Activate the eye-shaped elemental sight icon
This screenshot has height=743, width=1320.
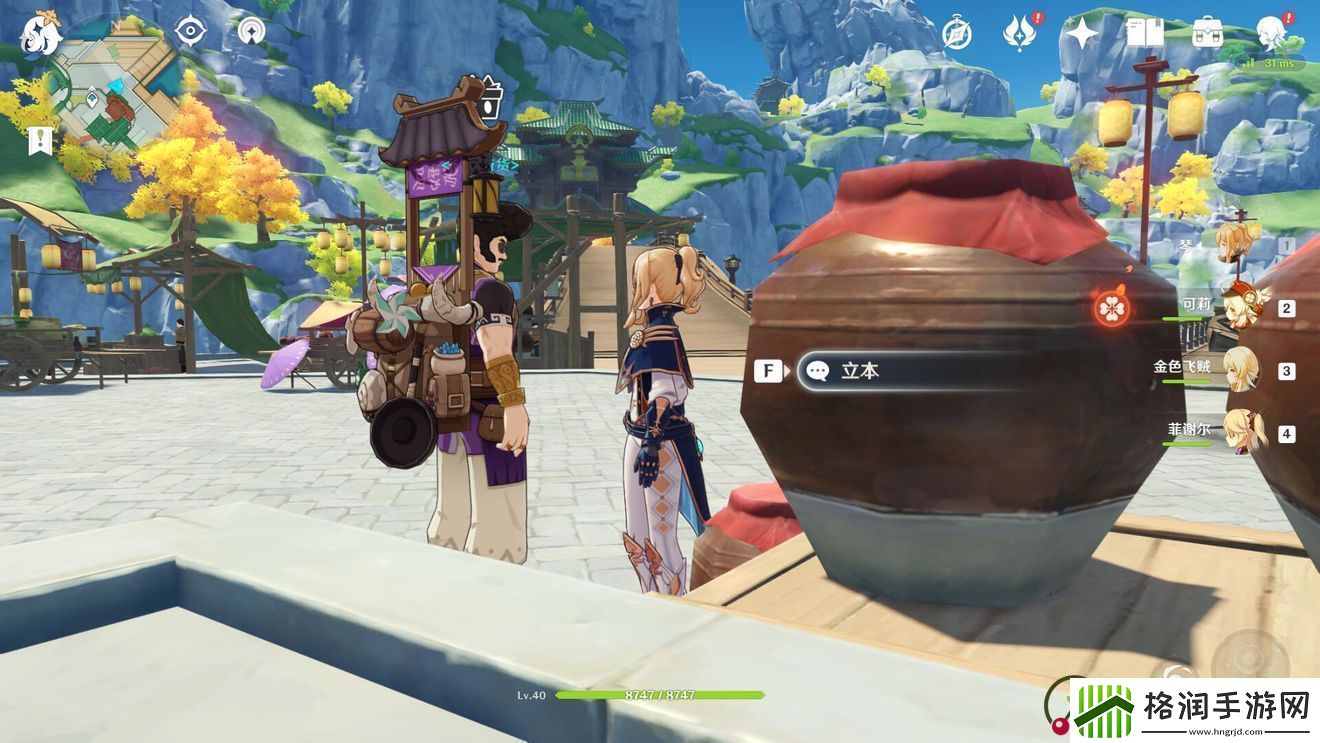point(190,31)
